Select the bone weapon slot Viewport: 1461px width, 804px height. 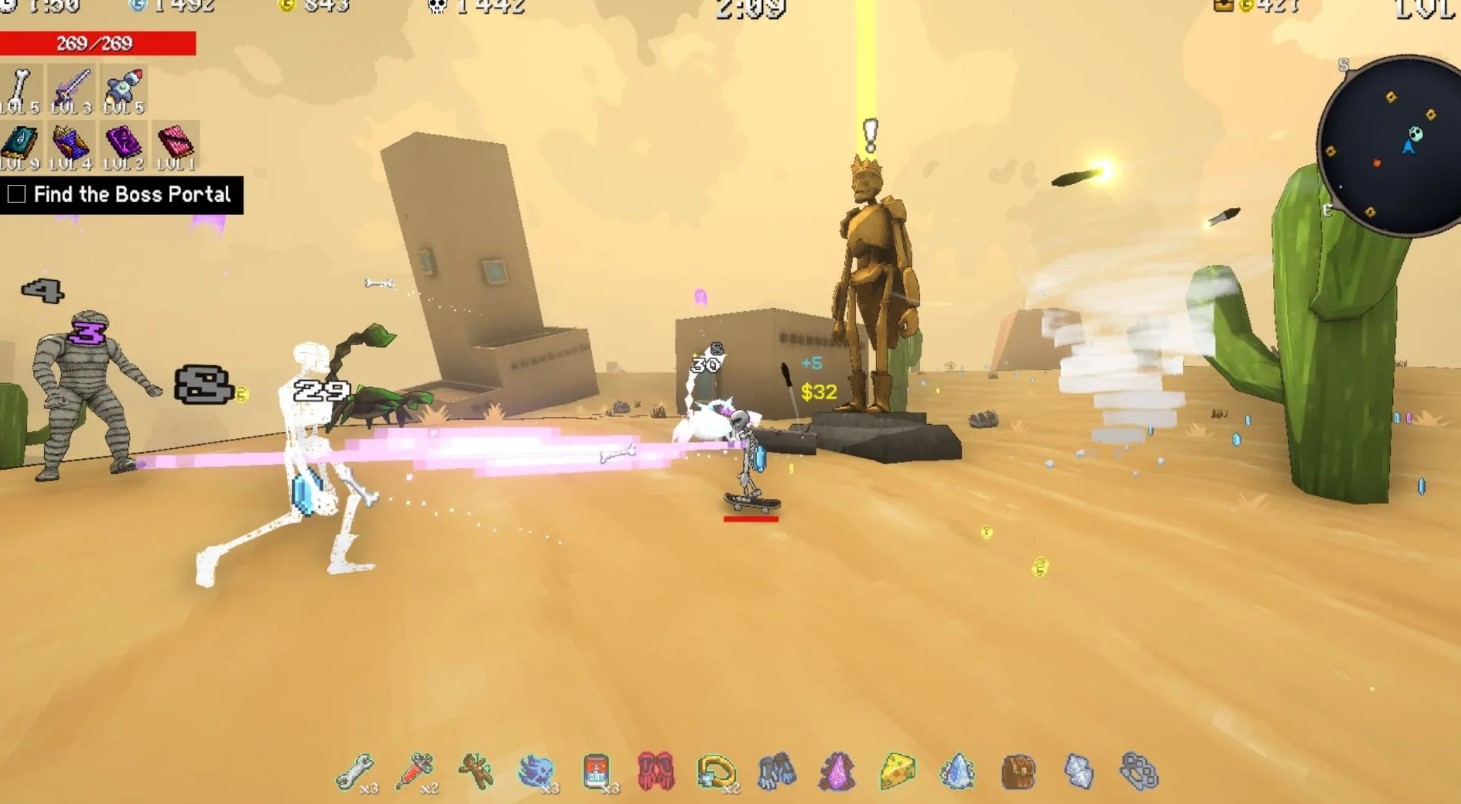pyautogui.click(x=20, y=89)
